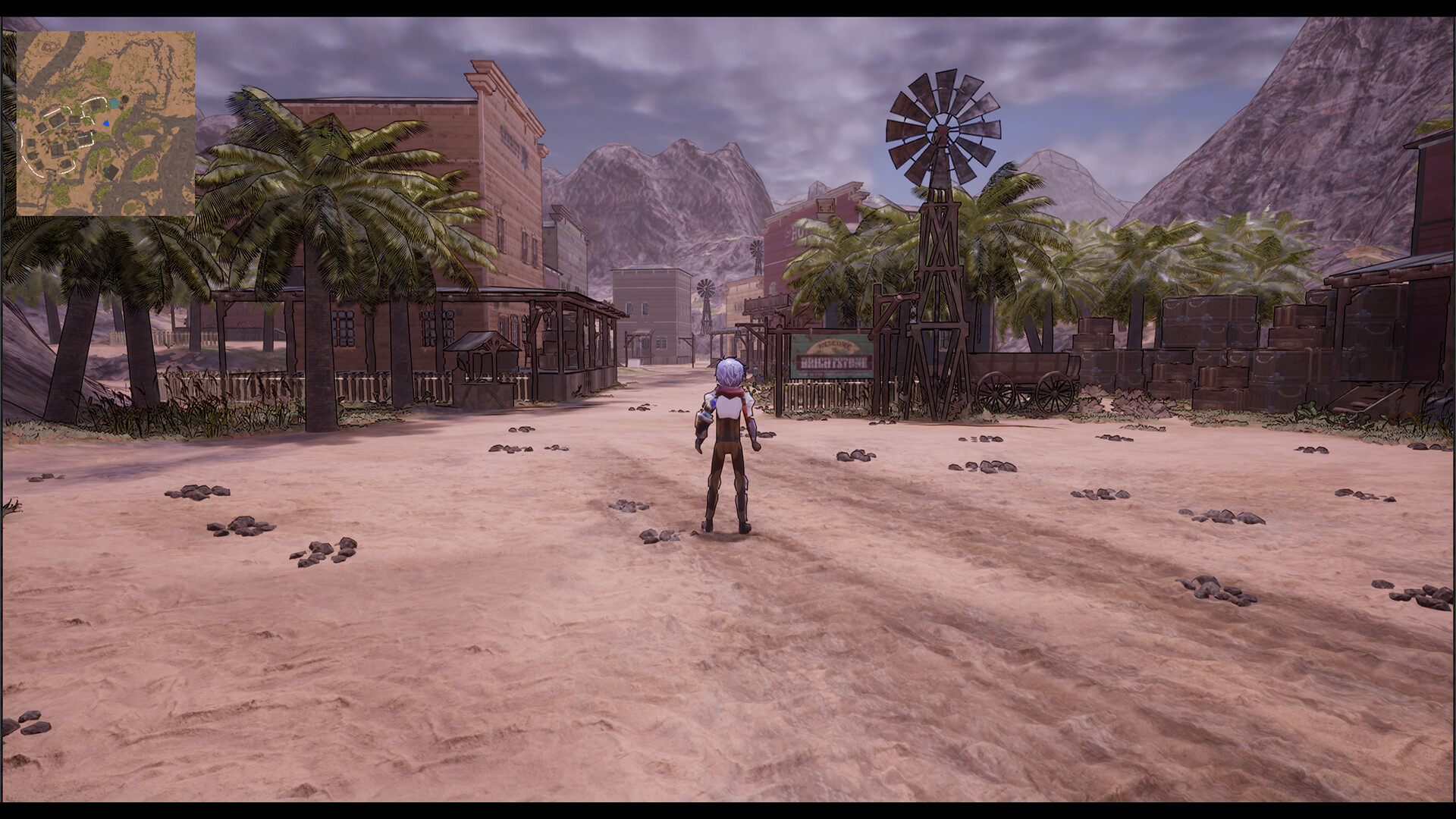Viewport: 1456px width, 819px height.
Task: Click the teal waypoint icon on the minimap
Action: 114,103
